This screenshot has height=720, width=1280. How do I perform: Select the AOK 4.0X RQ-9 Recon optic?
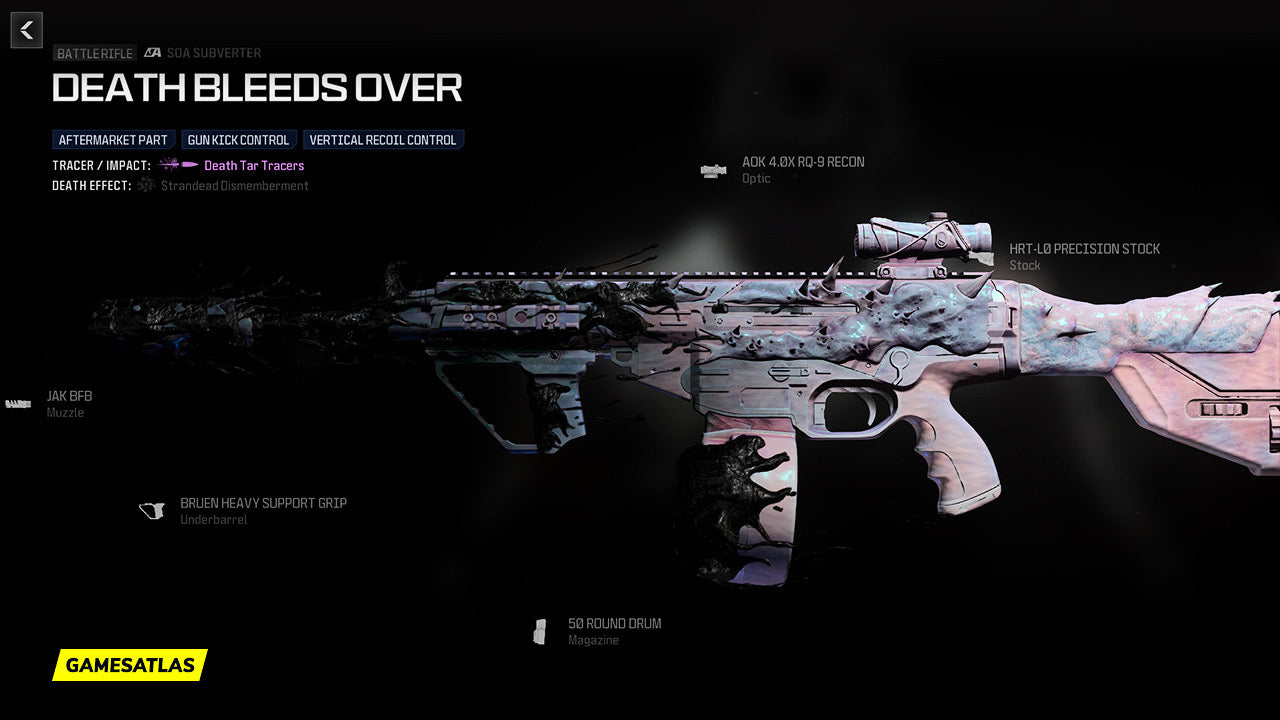(x=802, y=163)
